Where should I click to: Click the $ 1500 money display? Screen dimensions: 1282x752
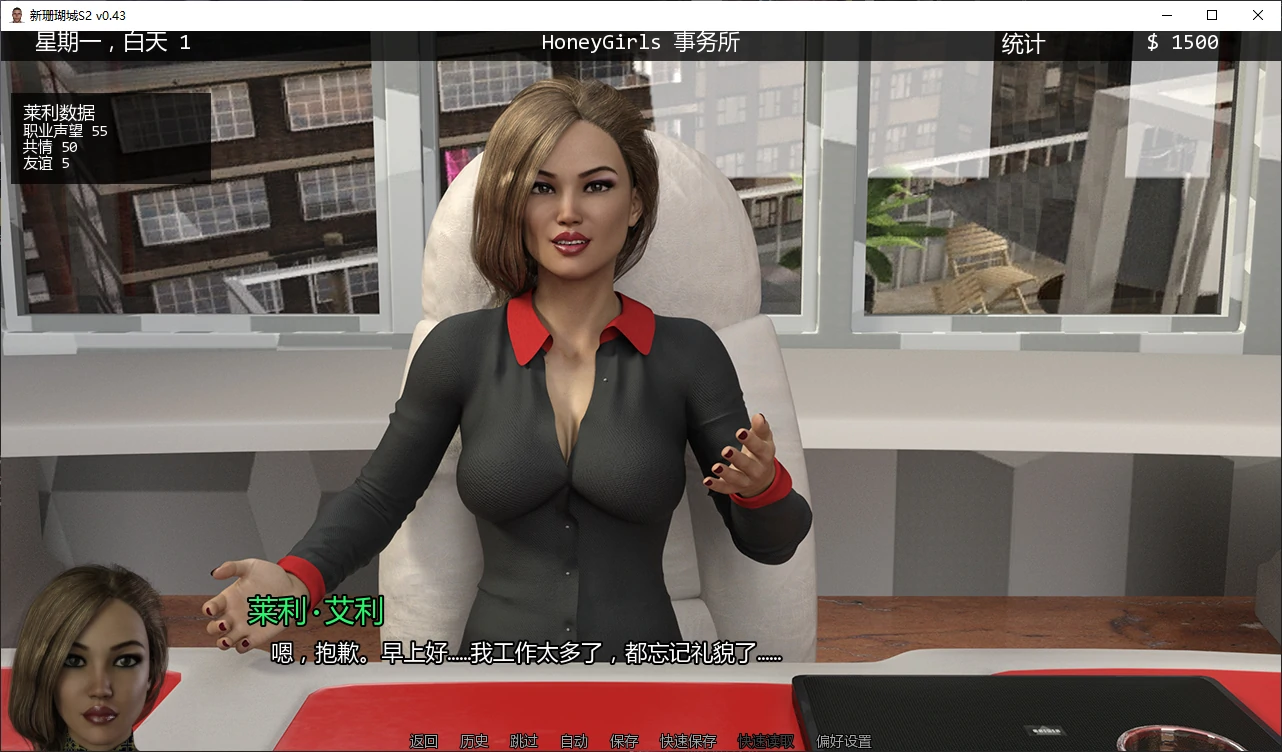(x=1182, y=43)
